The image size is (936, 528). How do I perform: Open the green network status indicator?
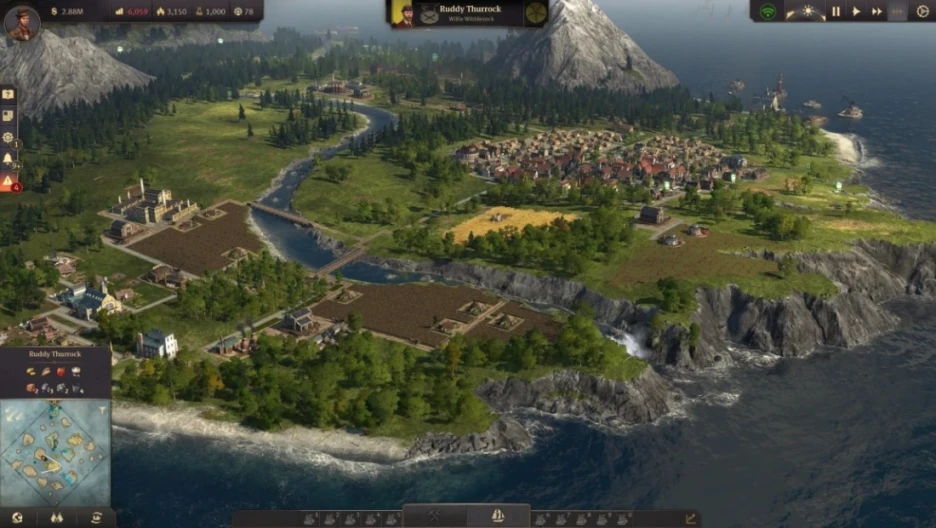[768, 11]
